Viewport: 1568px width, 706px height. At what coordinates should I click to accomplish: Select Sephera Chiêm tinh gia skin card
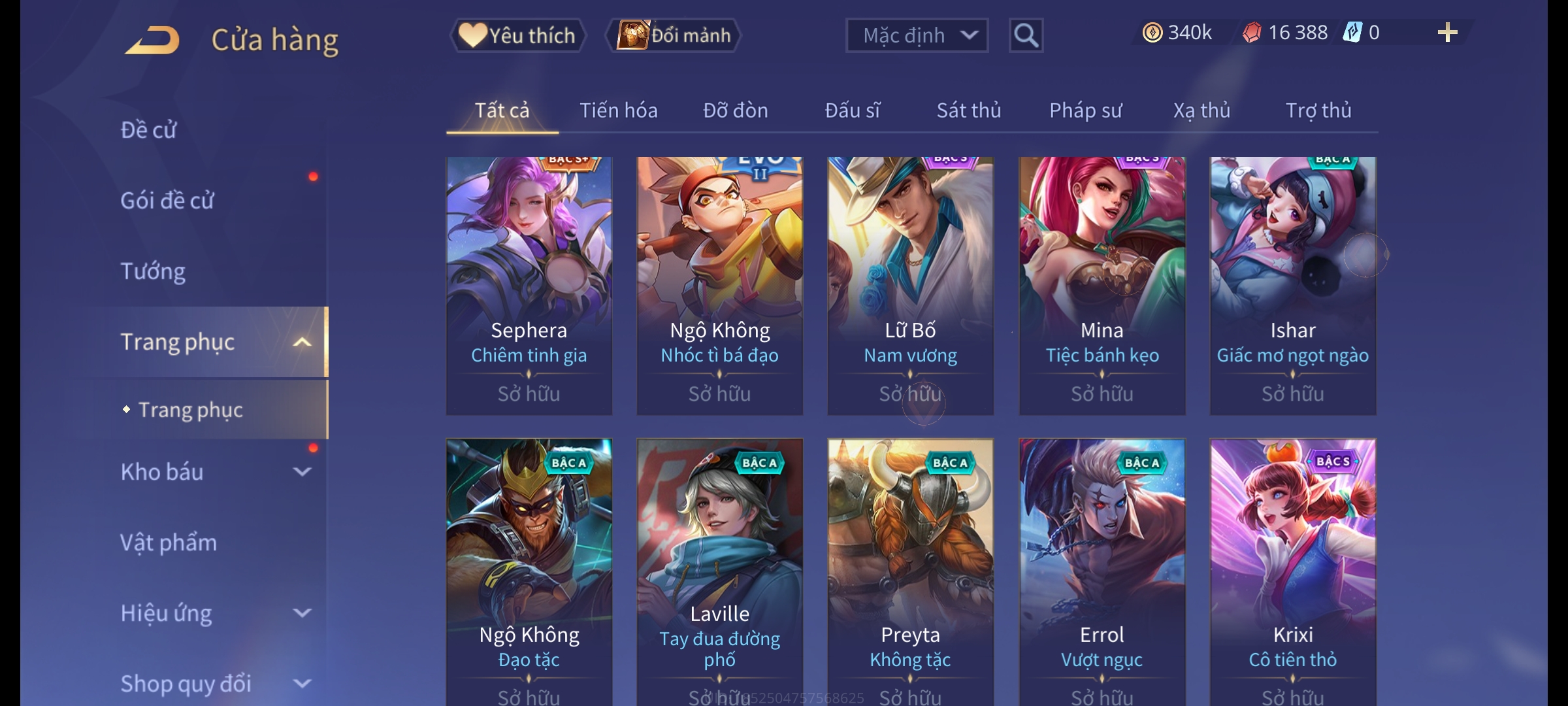(x=529, y=286)
